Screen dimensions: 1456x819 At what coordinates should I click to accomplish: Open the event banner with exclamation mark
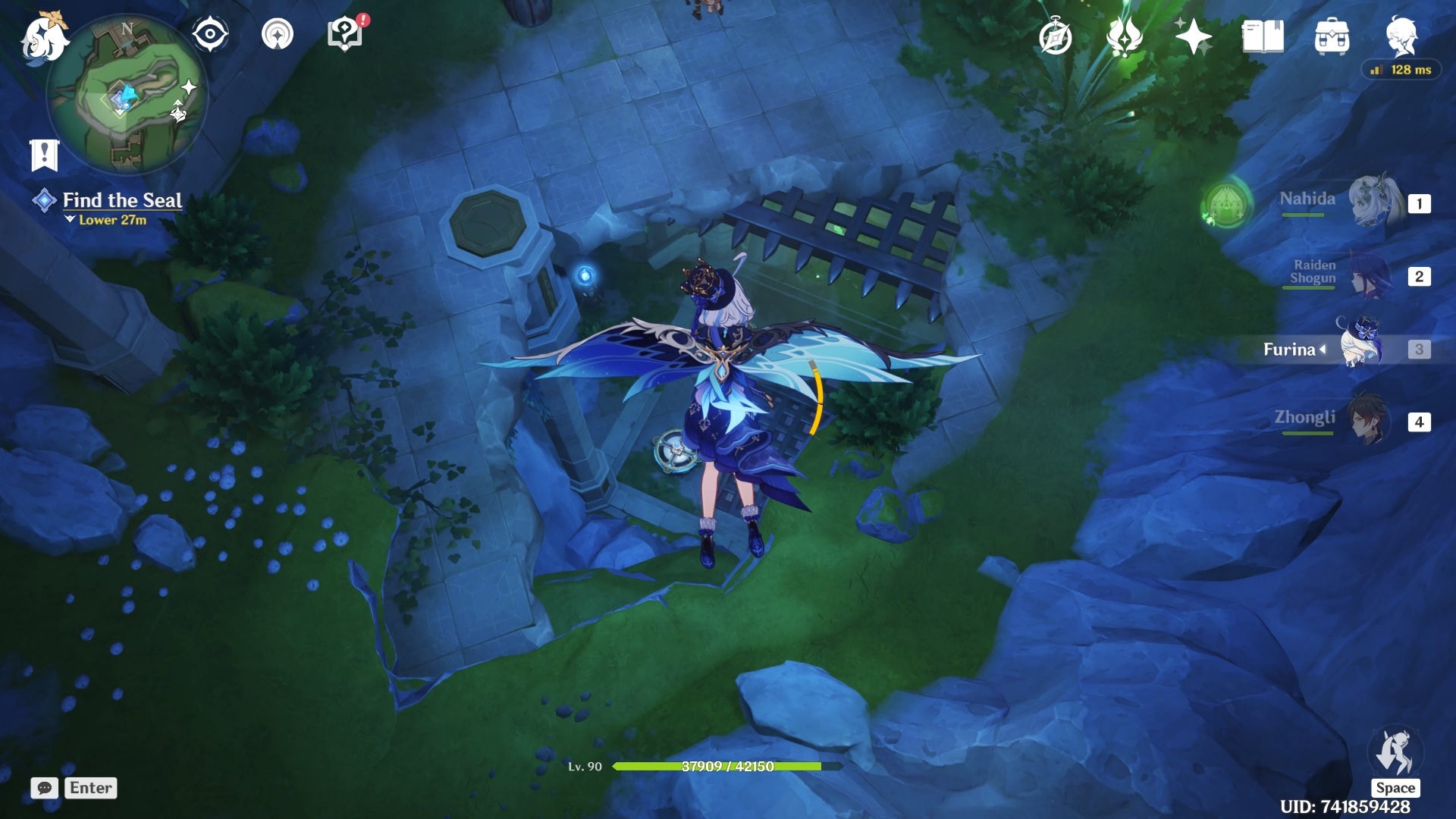tap(45, 155)
